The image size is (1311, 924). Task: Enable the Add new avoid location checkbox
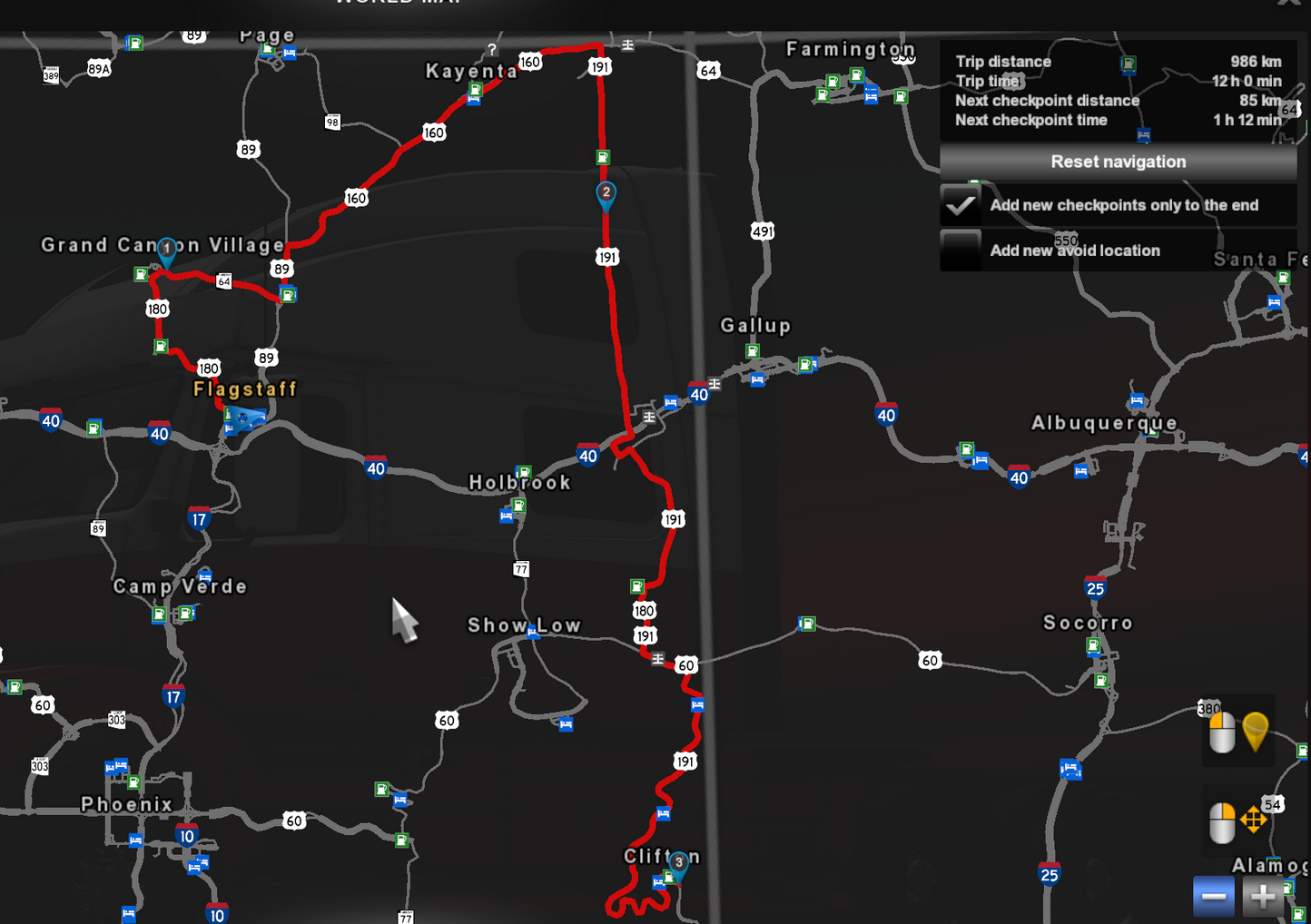tap(960, 250)
